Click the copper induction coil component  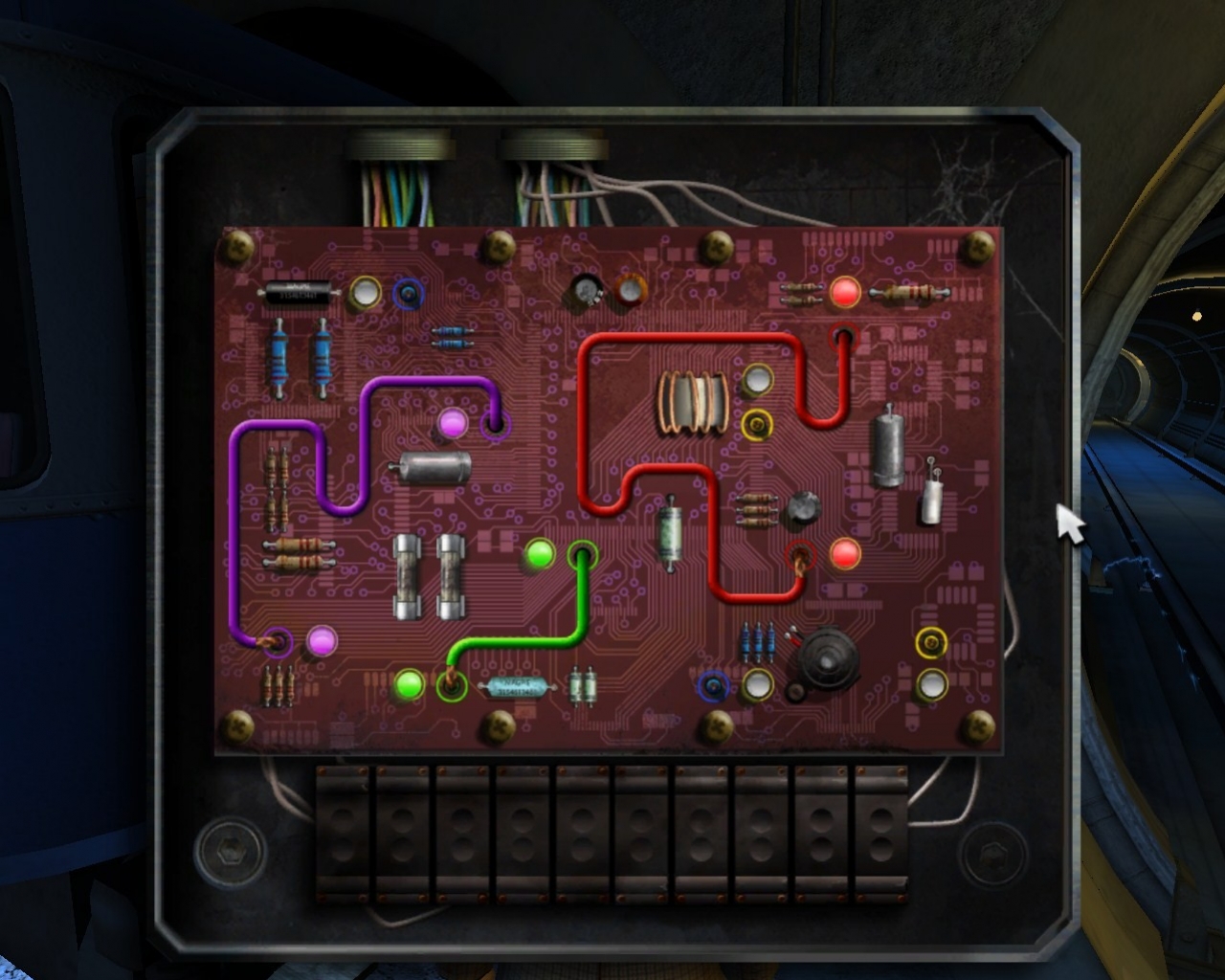(691, 400)
